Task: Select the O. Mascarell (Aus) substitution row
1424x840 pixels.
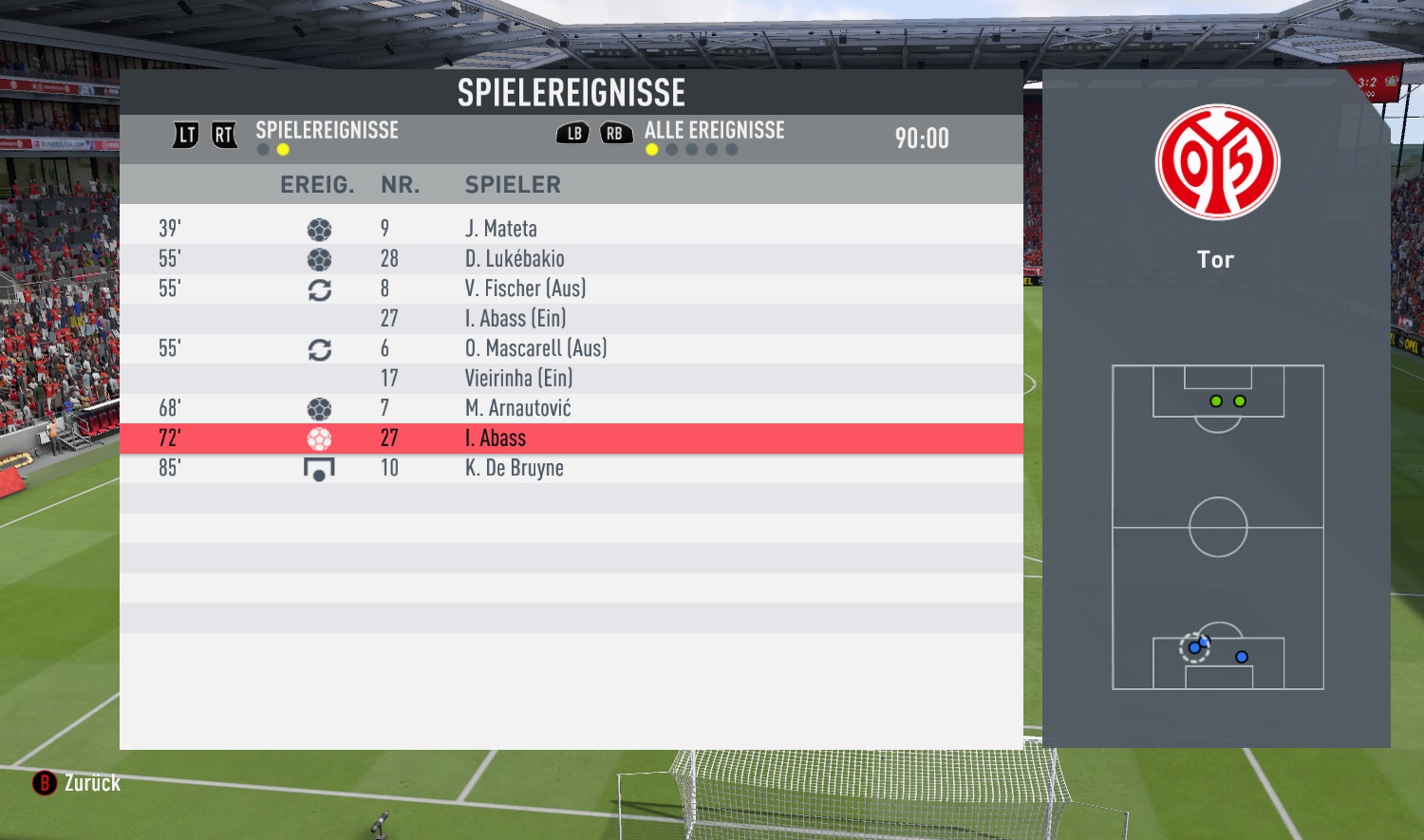Action: tap(570, 348)
